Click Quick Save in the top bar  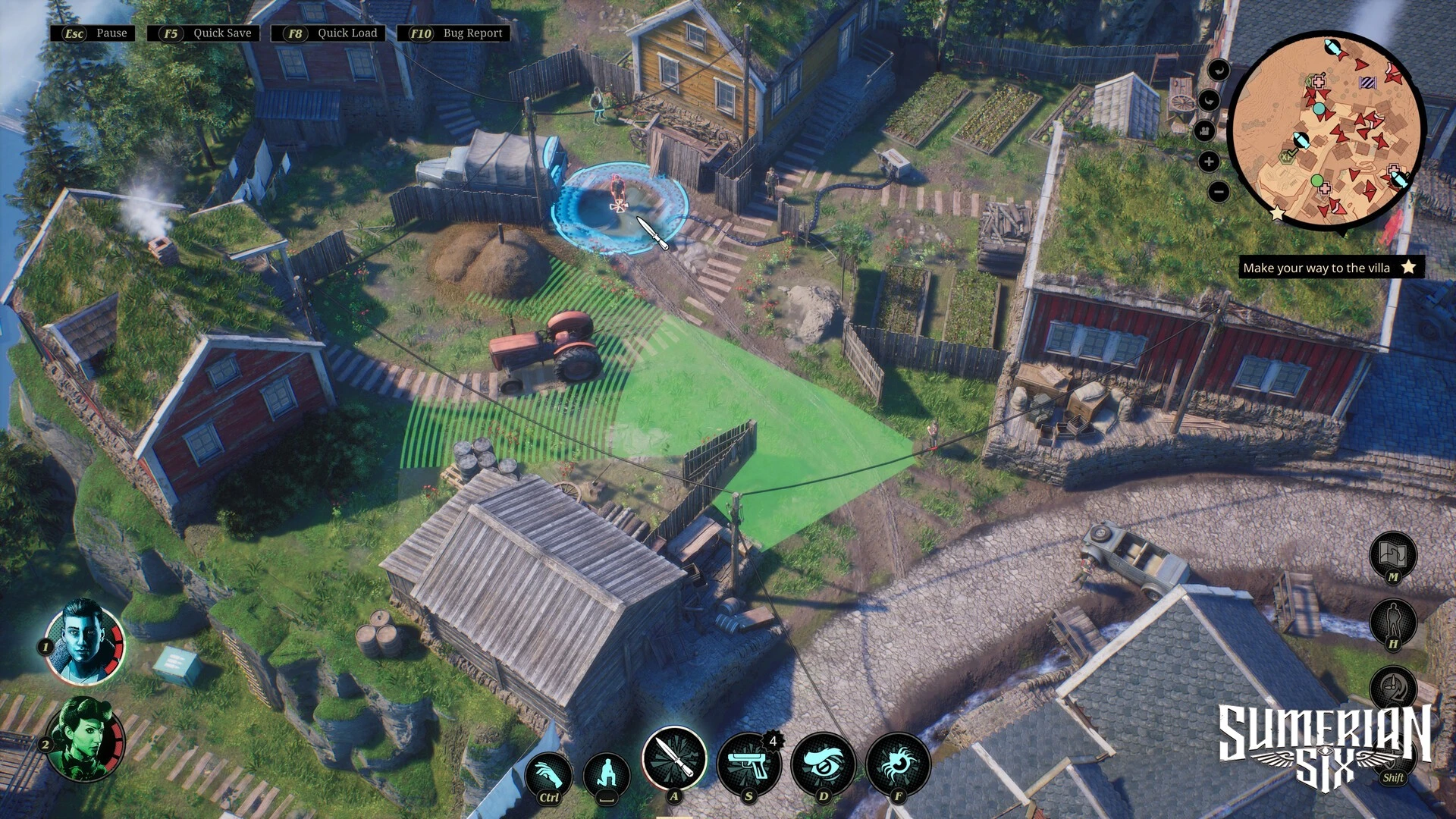(x=204, y=33)
